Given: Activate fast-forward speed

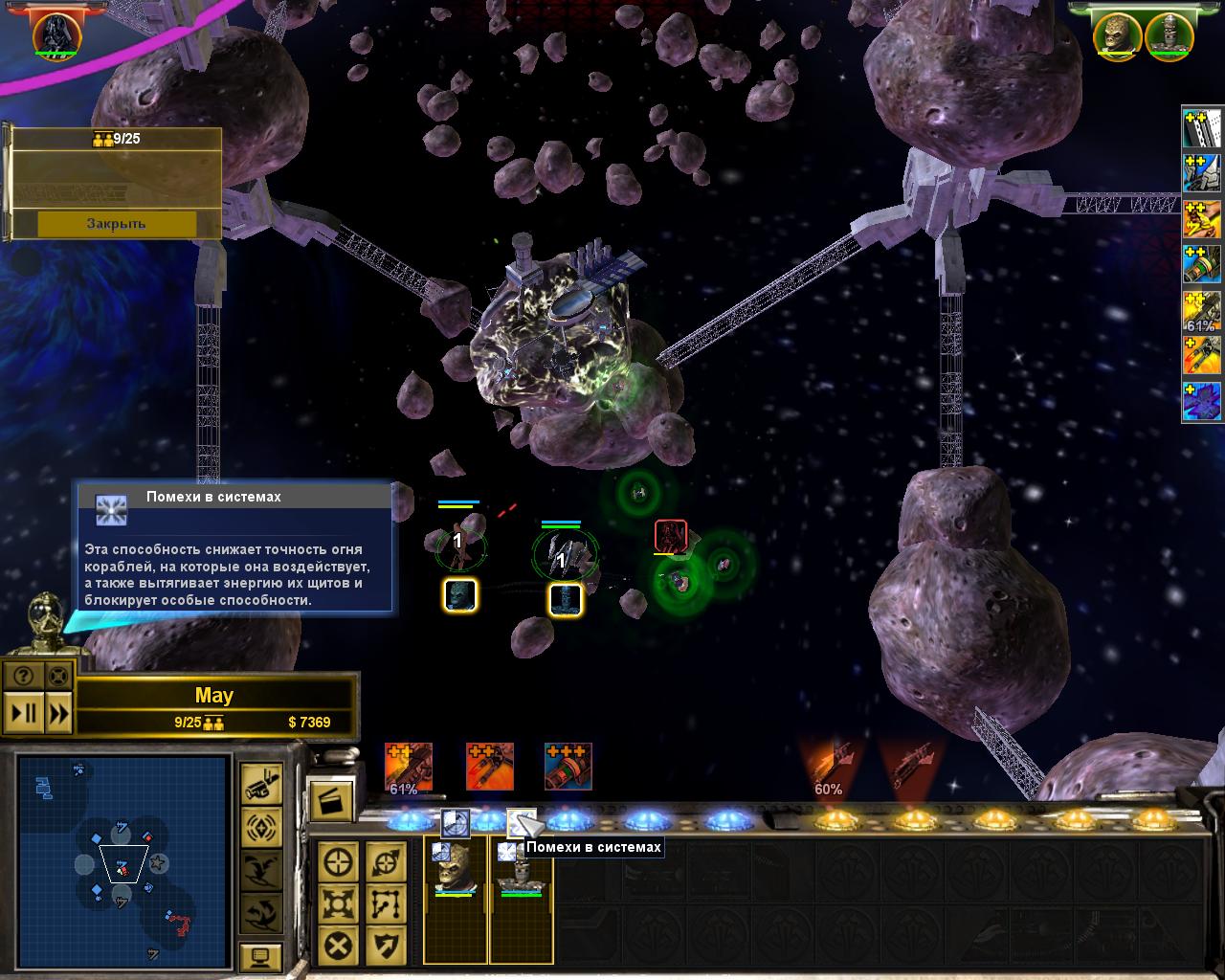Looking at the screenshot, I should (58, 713).
